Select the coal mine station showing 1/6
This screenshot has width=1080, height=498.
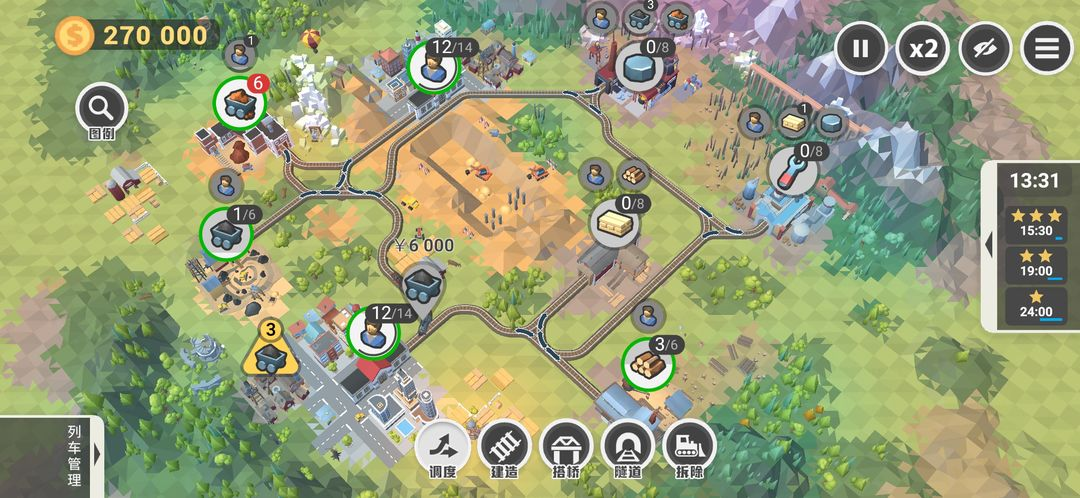(x=226, y=234)
